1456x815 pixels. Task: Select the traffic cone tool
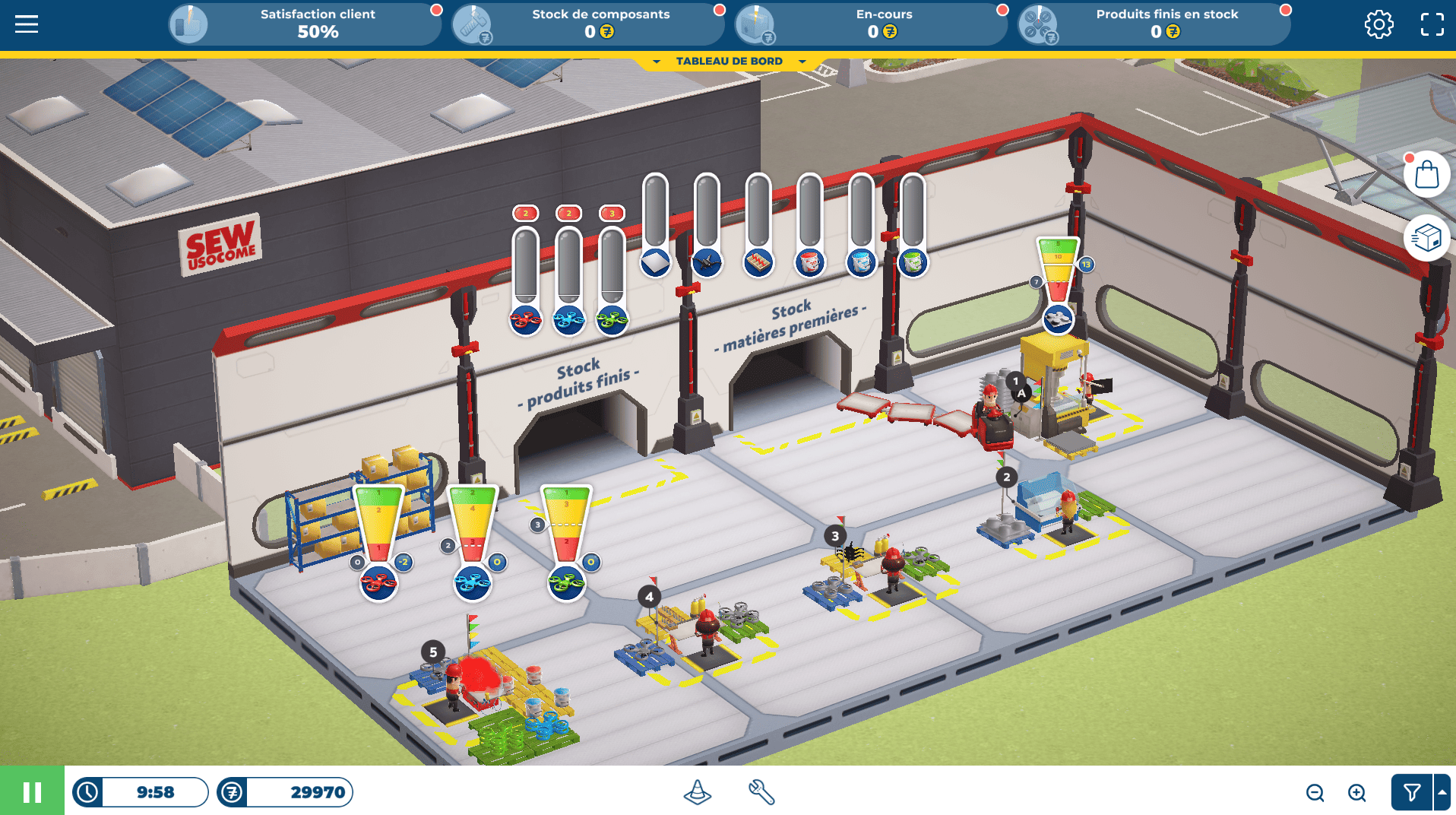pyautogui.click(x=697, y=792)
